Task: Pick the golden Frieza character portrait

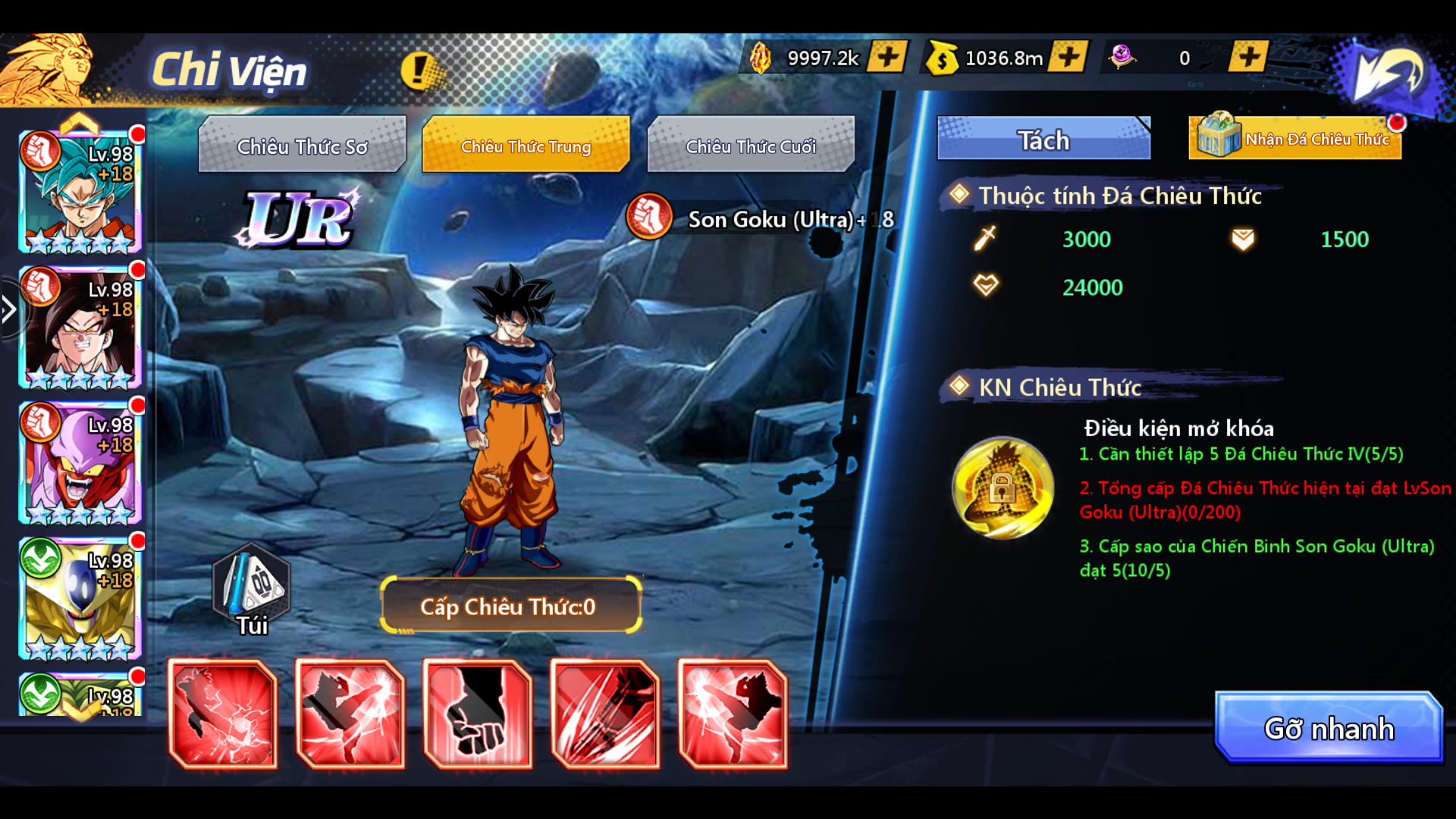Action: coord(80,598)
